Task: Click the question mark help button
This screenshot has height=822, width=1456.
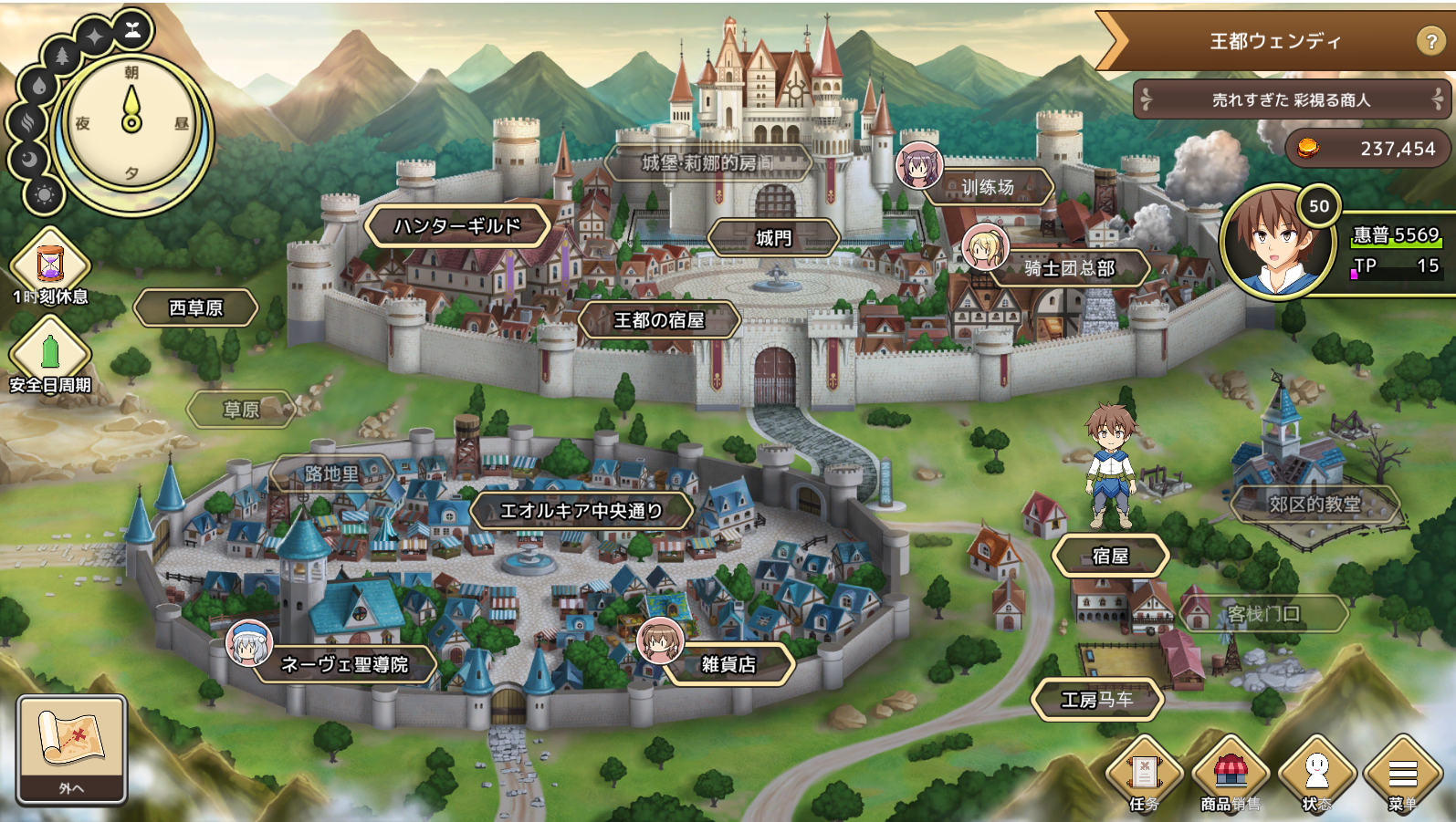Action: pos(1430,41)
